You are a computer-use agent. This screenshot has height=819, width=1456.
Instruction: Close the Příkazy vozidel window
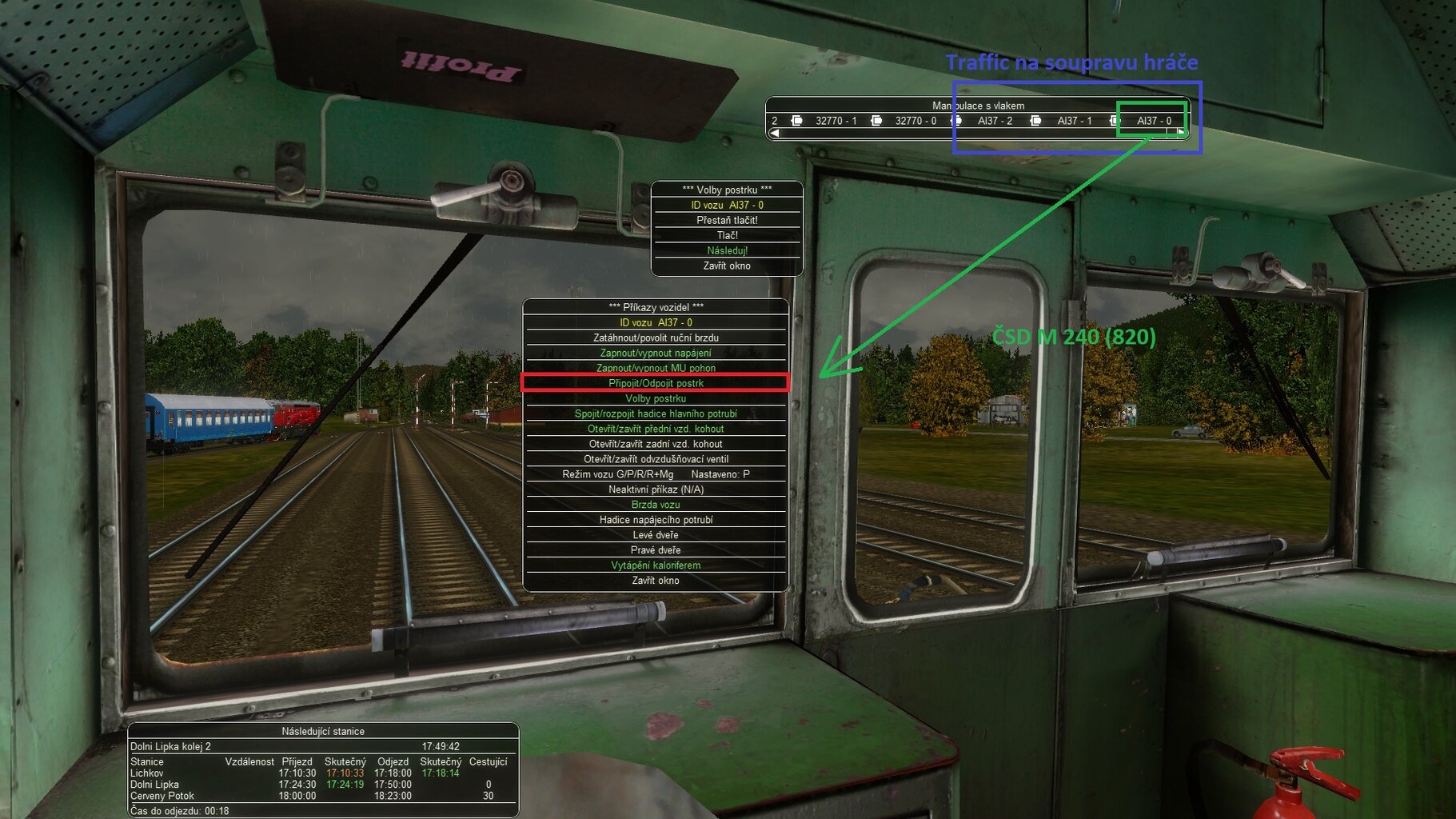point(656,581)
